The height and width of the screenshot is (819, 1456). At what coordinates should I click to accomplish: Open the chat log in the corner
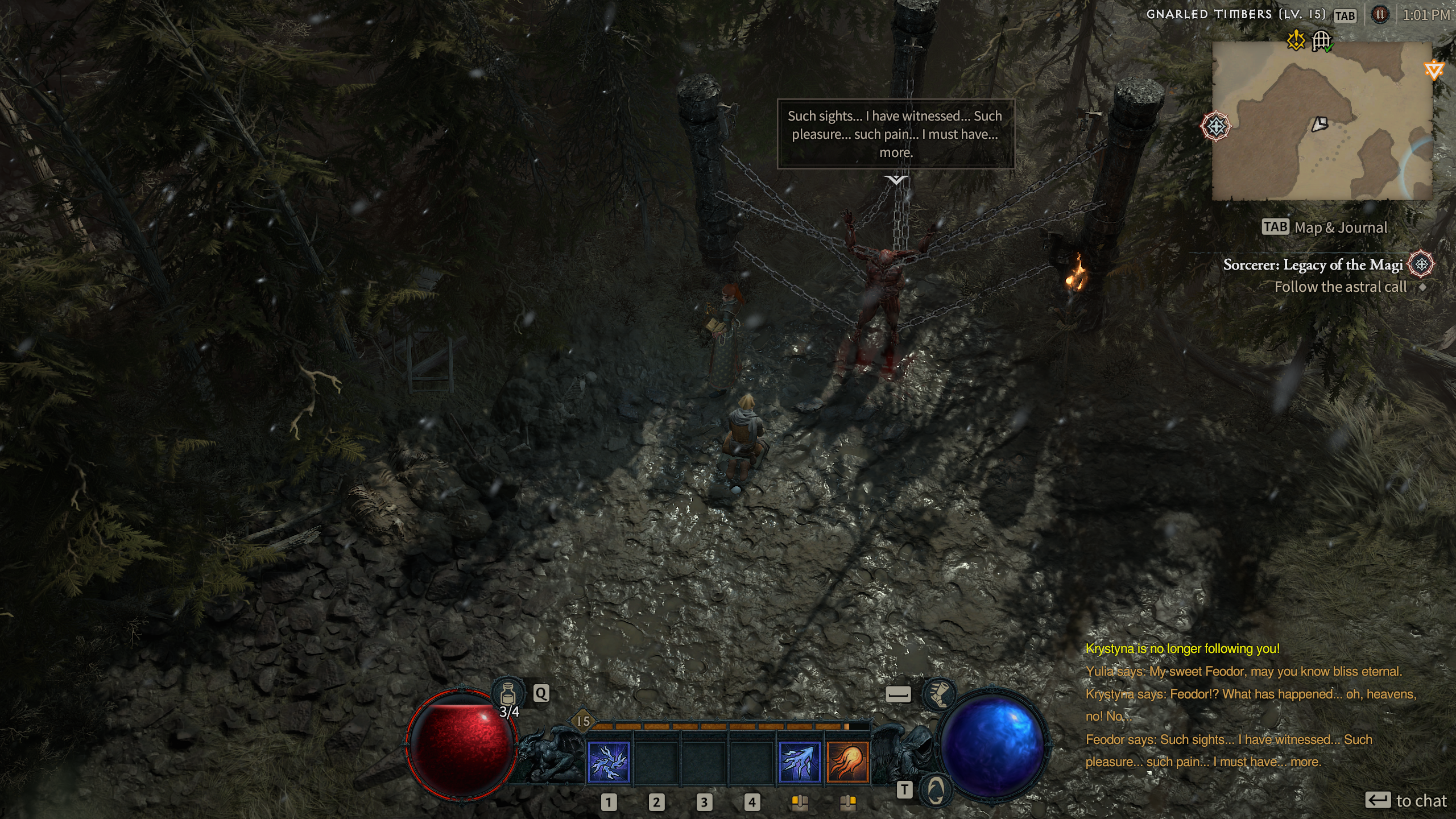point(1251,705)
